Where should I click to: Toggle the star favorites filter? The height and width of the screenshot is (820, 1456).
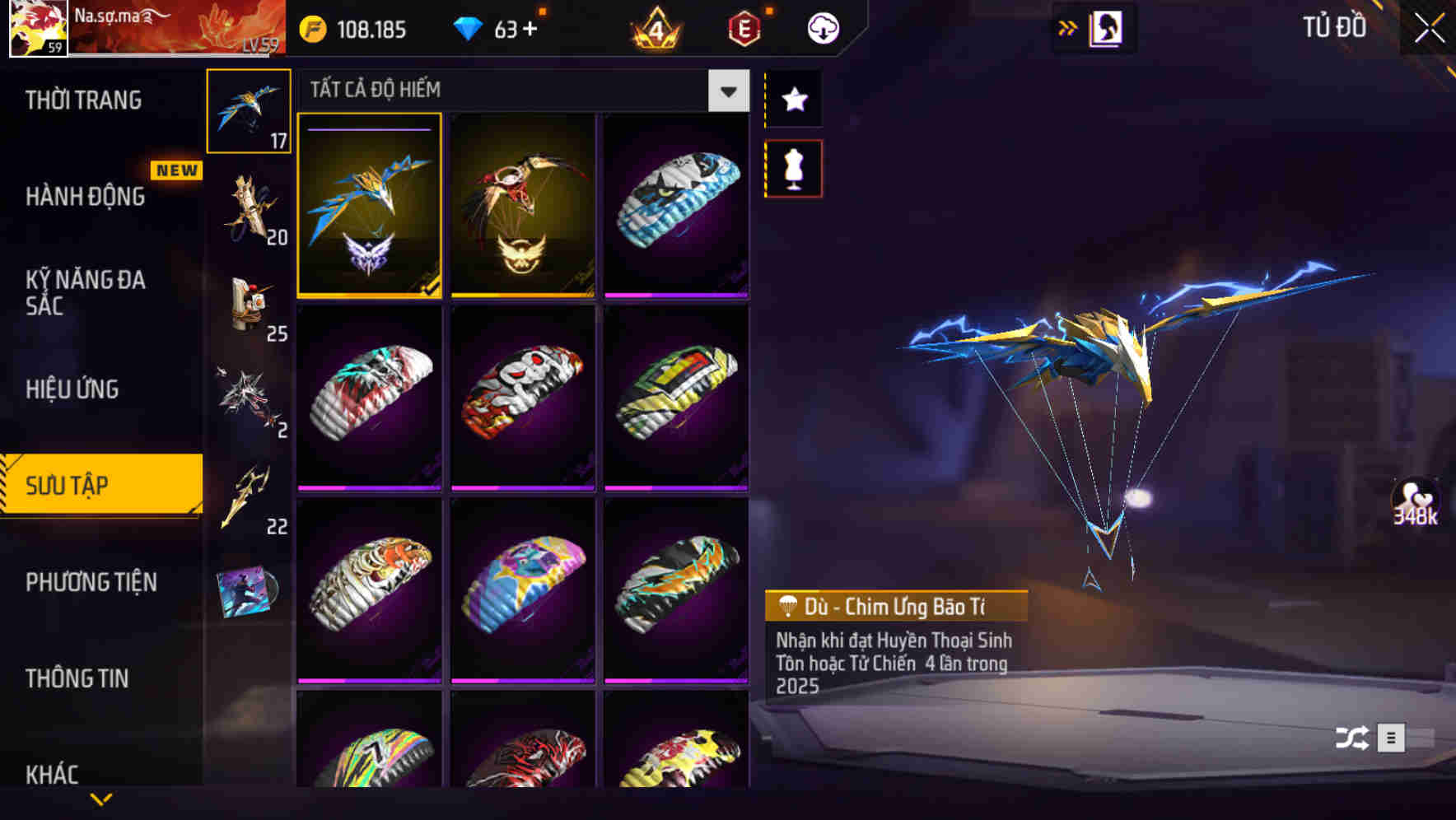click(793, 100)
